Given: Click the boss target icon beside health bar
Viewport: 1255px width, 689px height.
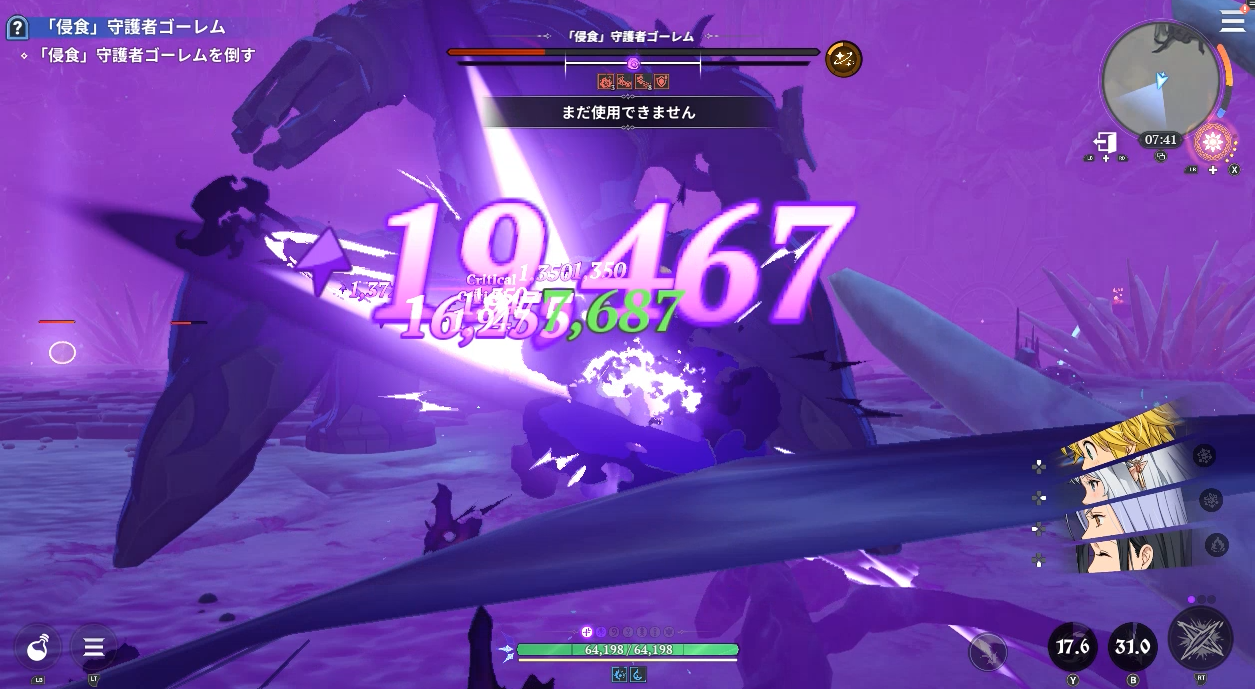Looking at the screenshot, I should [844, 60].
